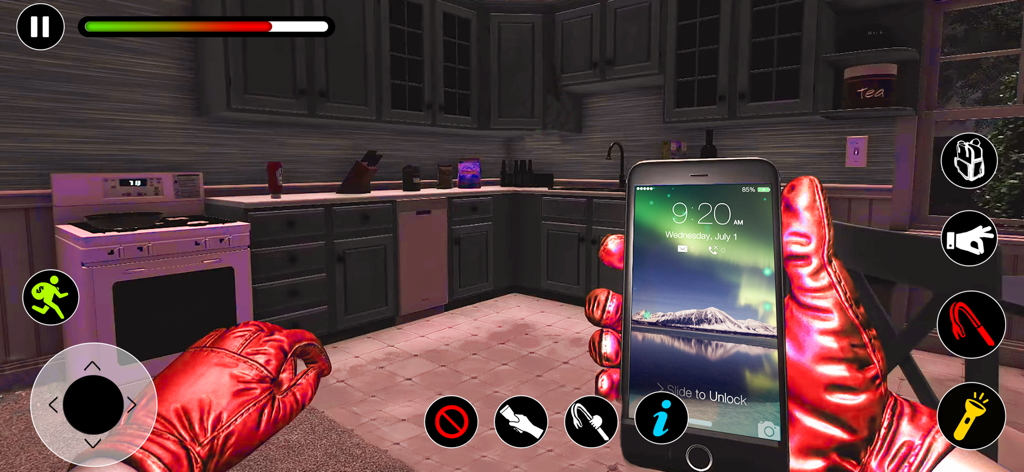The image size is (1024, 472).
Task: Tap the virtual movement joystick
Action: [93, 405]
